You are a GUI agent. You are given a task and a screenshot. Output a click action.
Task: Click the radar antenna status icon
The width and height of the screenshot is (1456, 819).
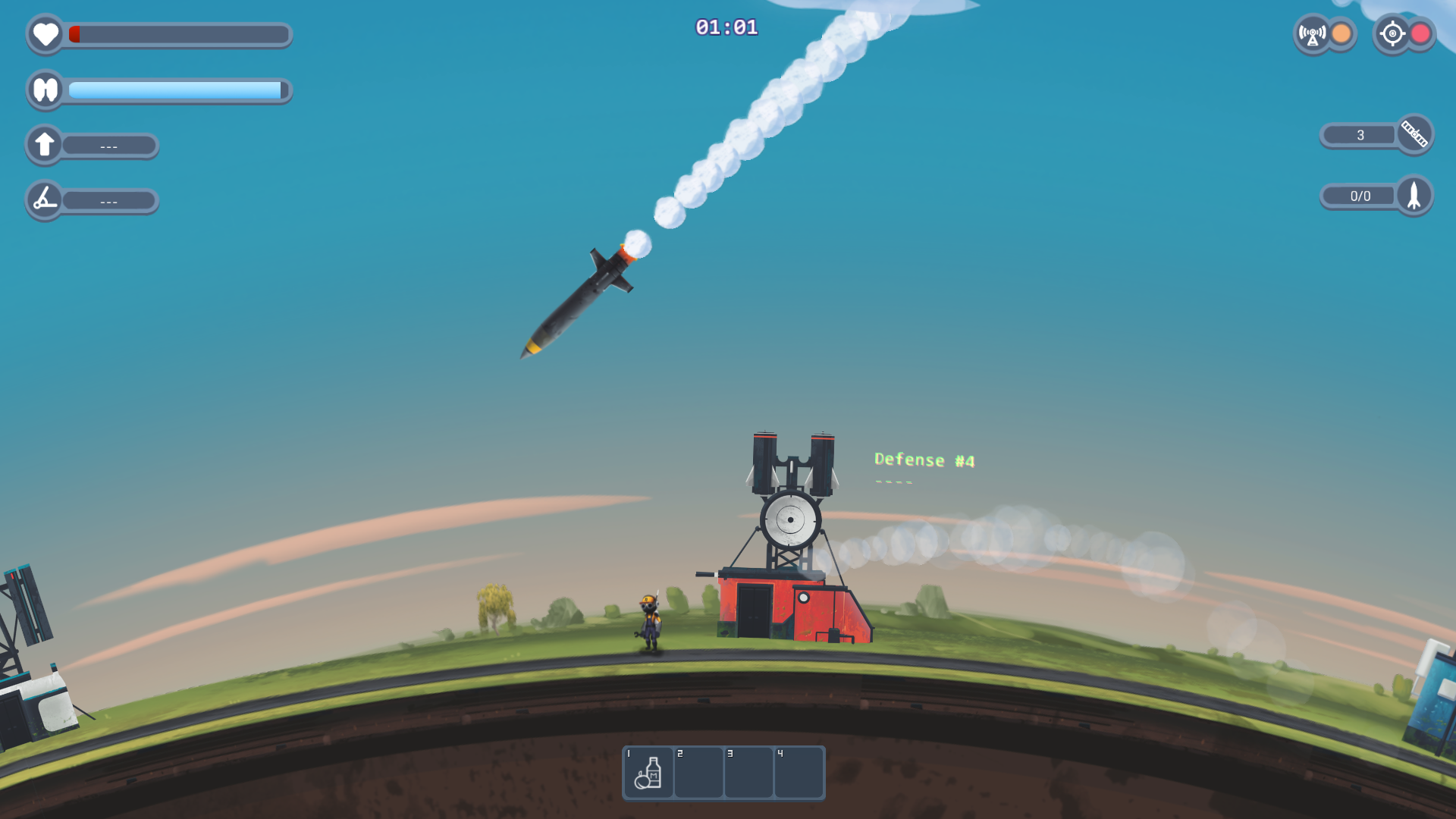click(x=1312, y=34)
